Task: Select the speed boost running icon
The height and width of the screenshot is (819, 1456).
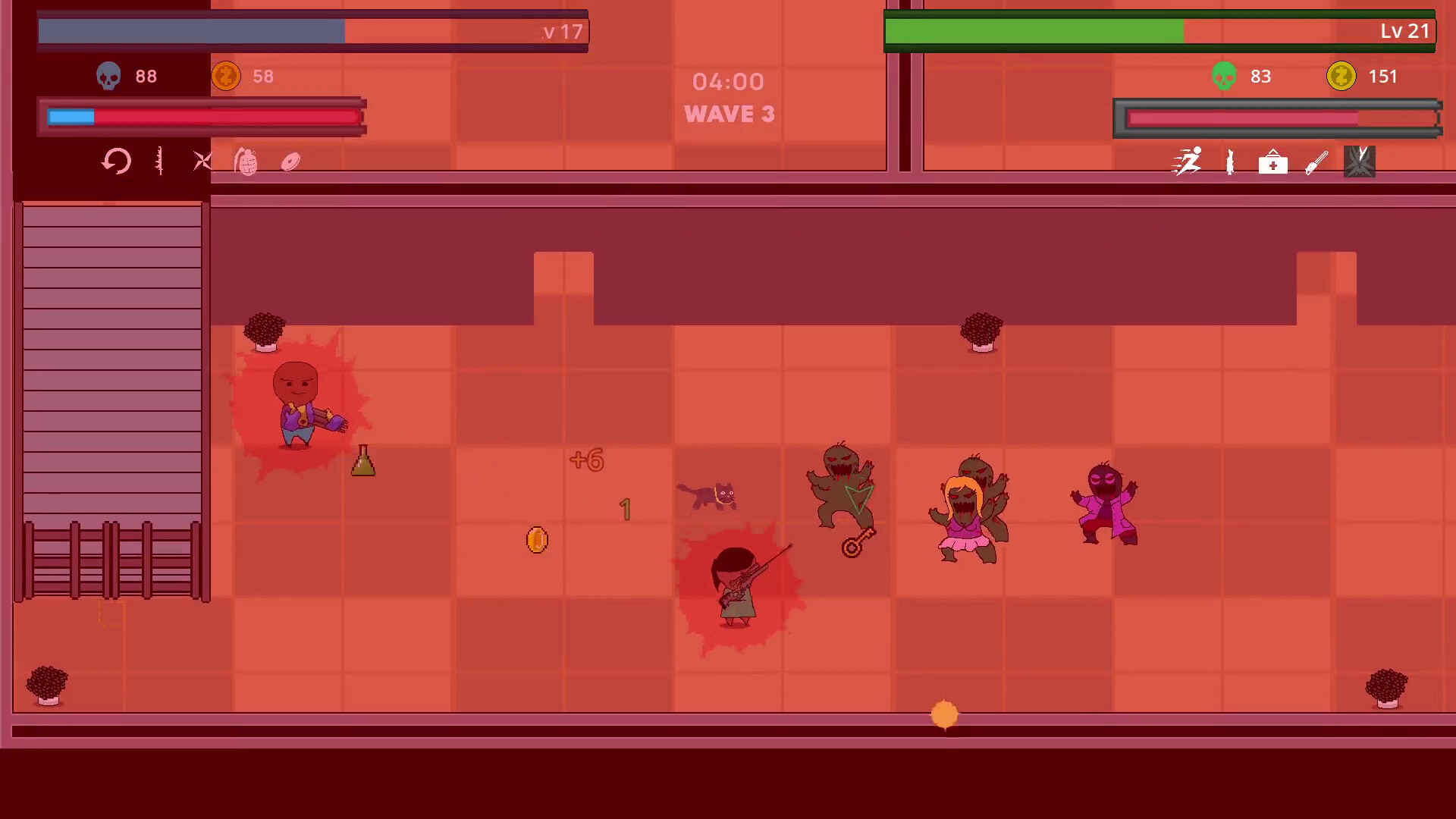Action: click(1187, 161)
